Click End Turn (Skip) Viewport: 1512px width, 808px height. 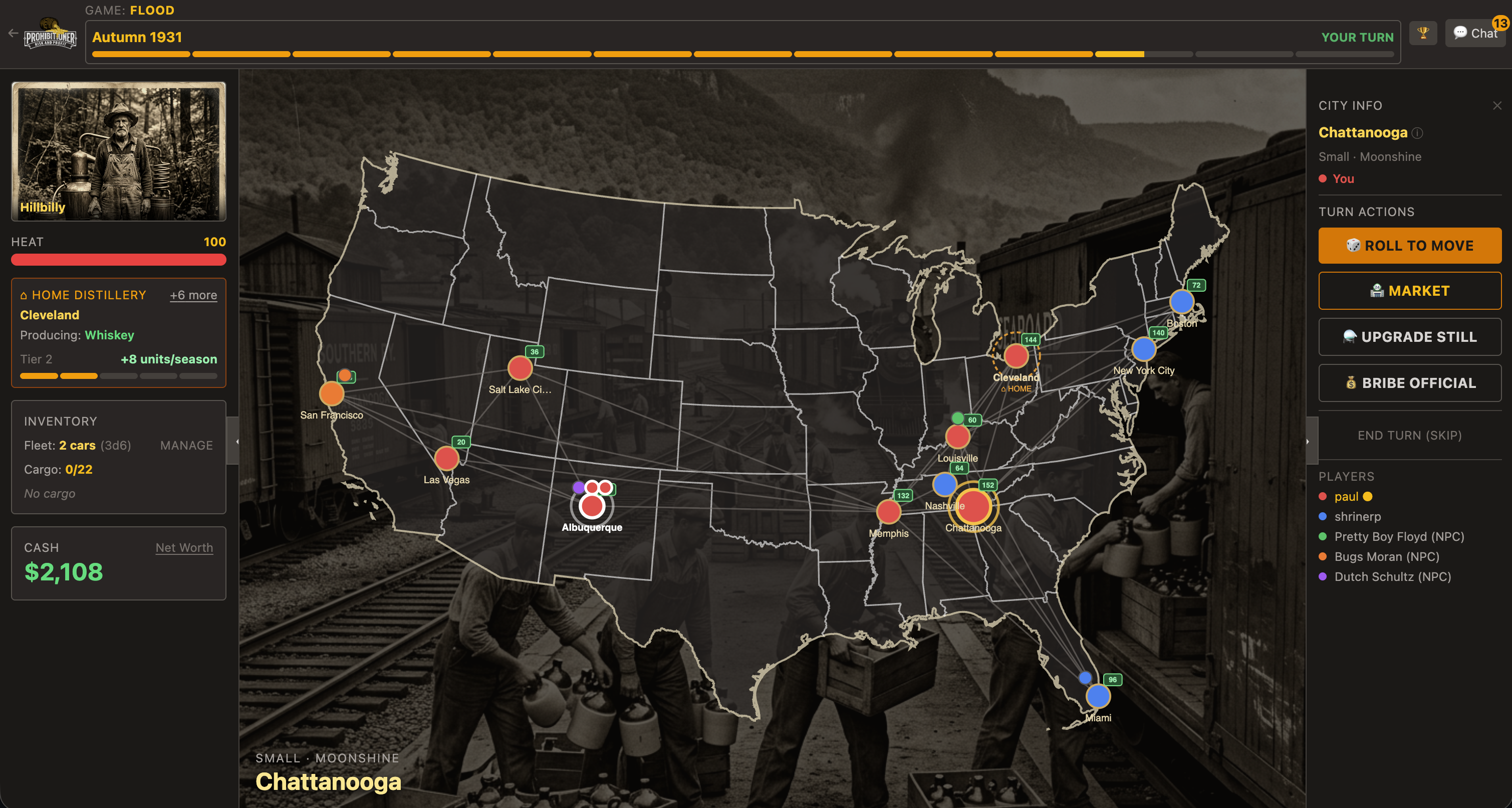[1409, 435]
